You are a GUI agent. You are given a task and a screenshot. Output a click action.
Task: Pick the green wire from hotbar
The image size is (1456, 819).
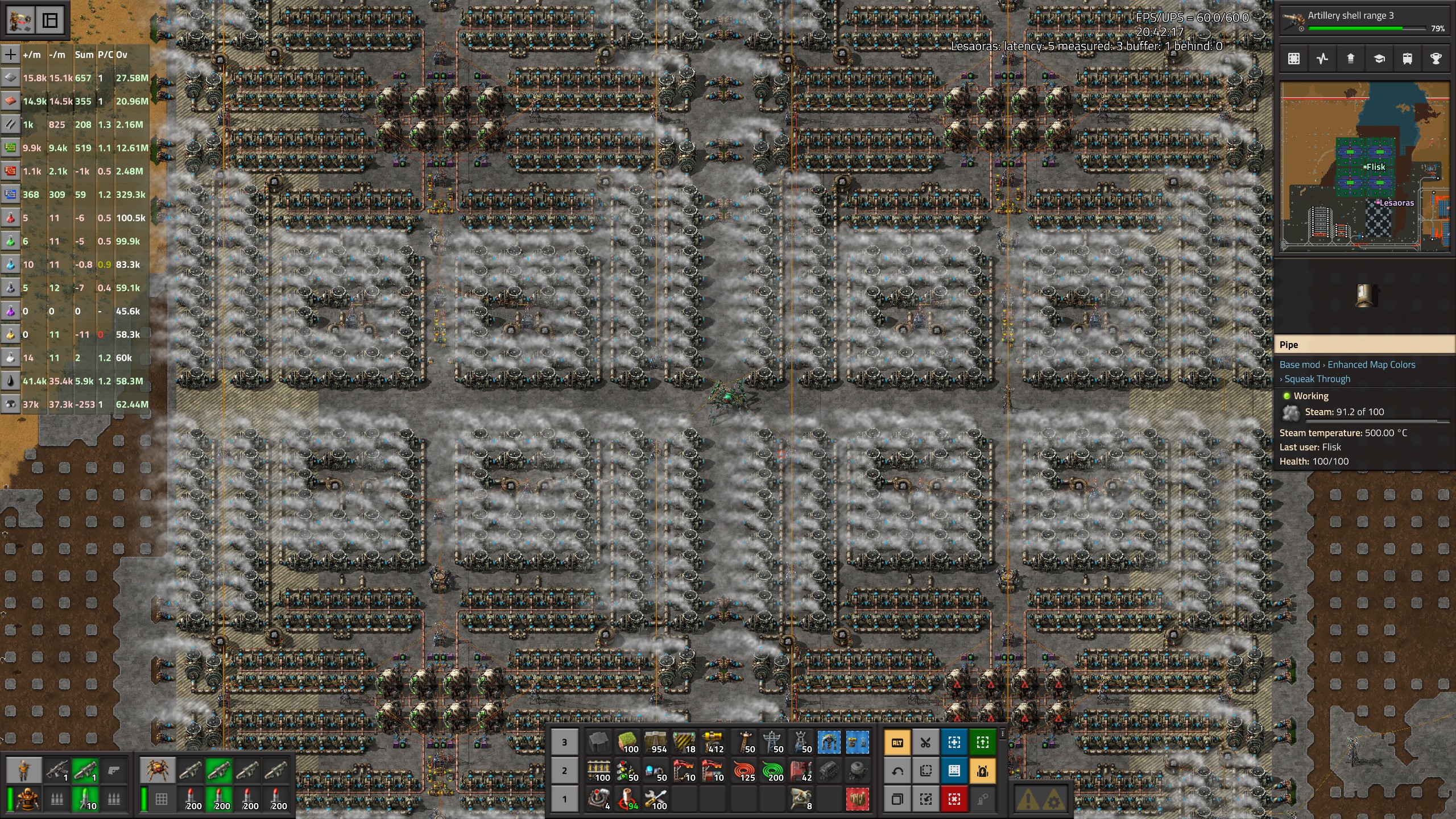pos(772,771)
